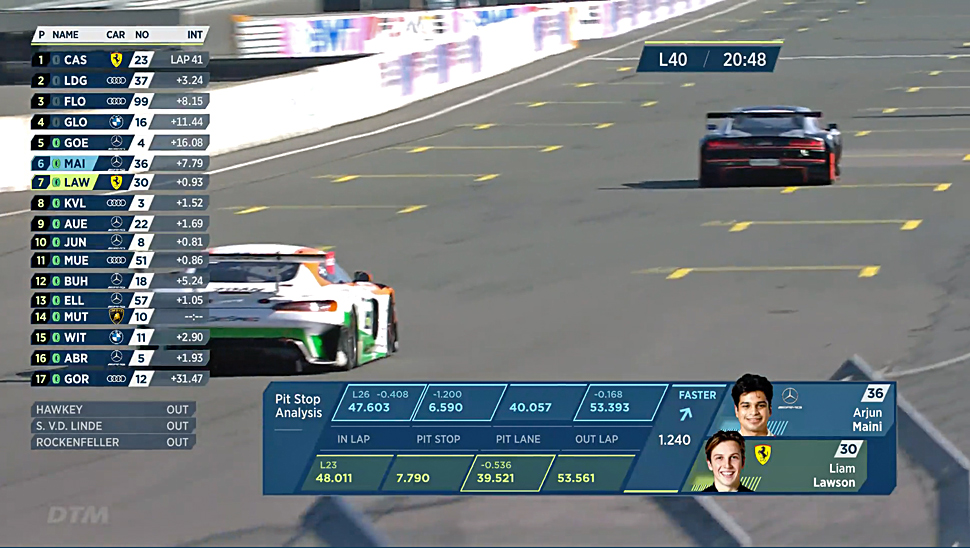The height and width of the screenshot is (548, 970).
Task: Choose the LDG row in the timing tower
Action: click(x=120, y=80)
